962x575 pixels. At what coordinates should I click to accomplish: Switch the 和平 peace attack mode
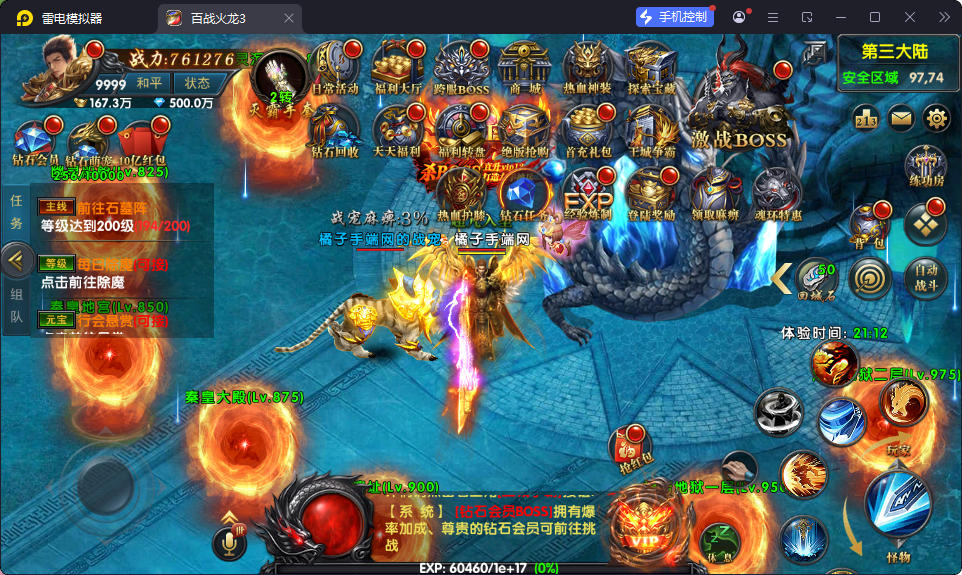(x=150, y=83)
